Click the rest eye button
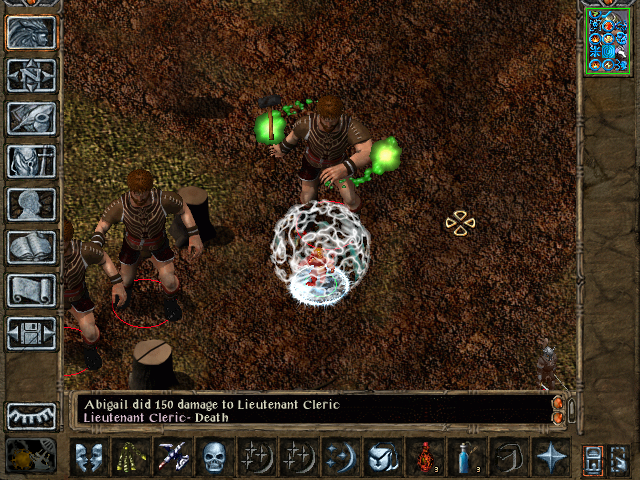 point(32,416)
